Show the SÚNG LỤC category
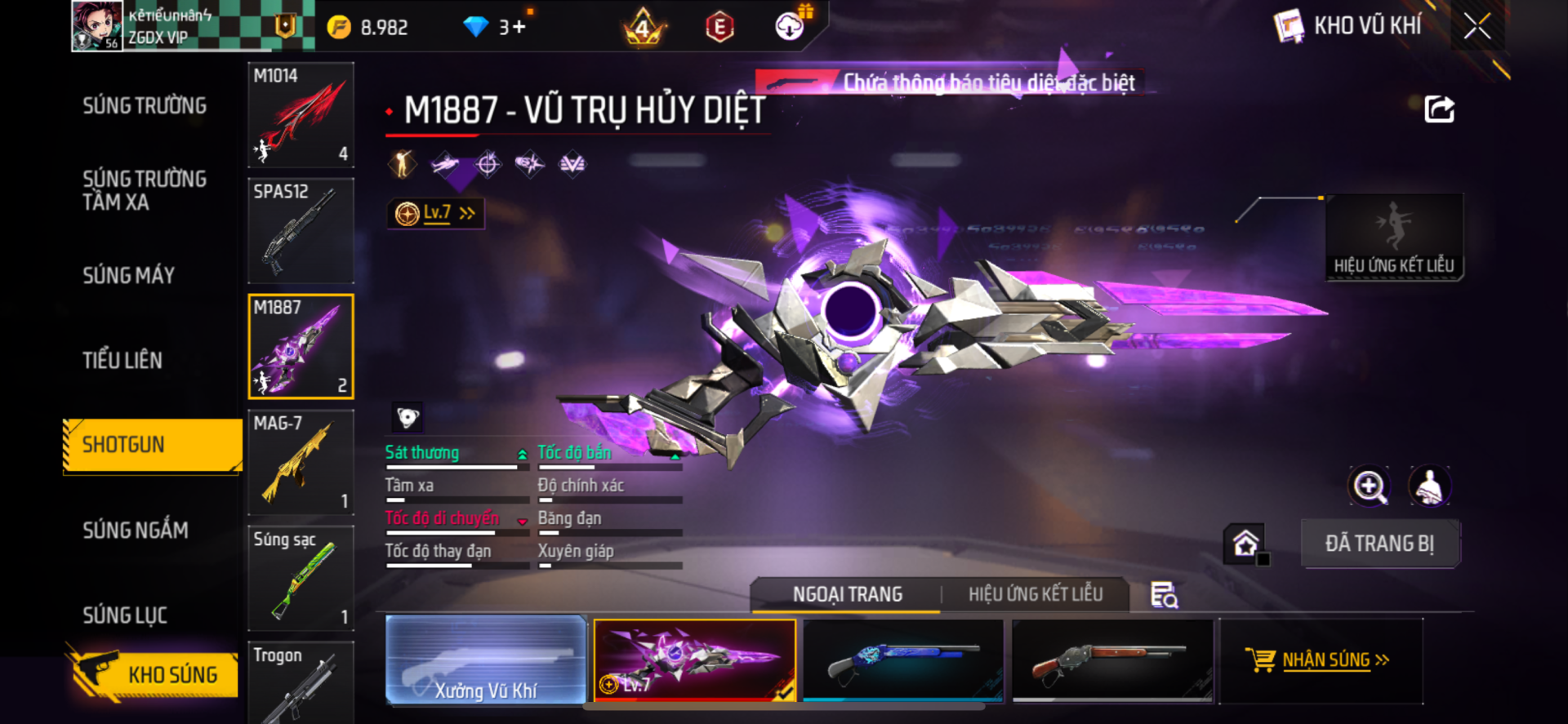Image resolution: width=1568 pixels, height=724 pixels. click(x=125, y=615)
